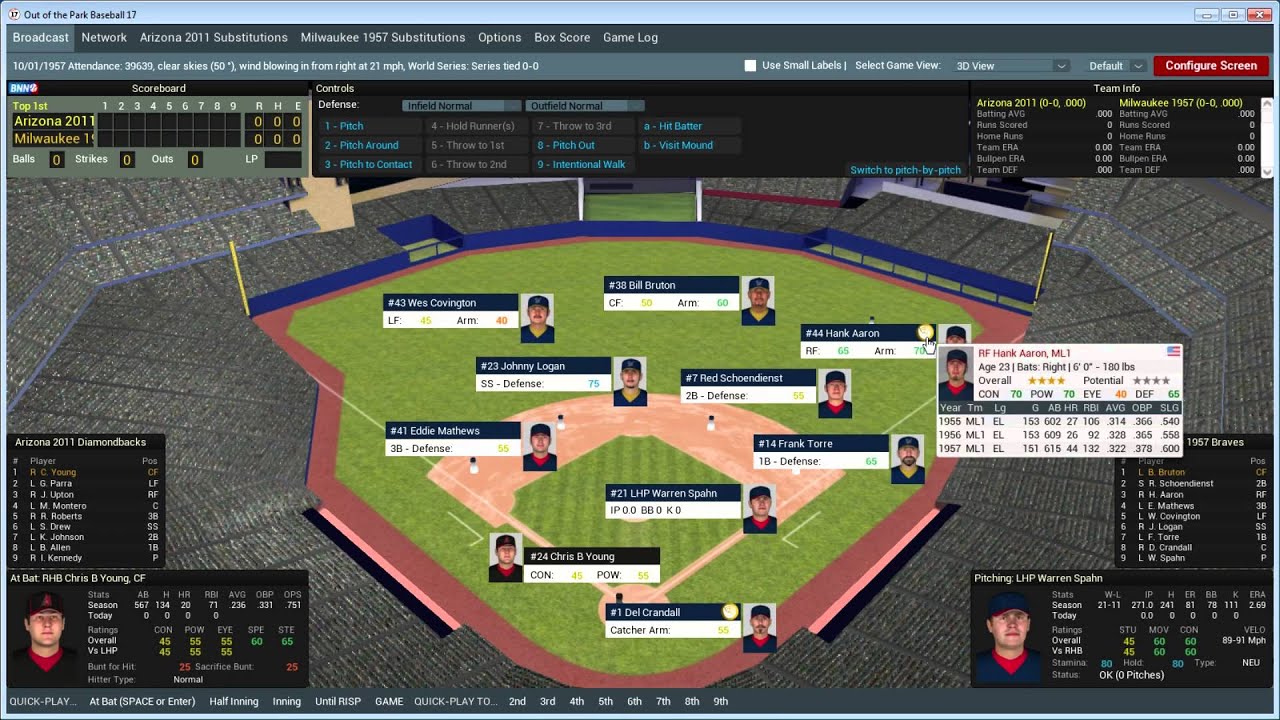Click the Configure Screen button
Screen dimensions: 1280x720
1210,66
